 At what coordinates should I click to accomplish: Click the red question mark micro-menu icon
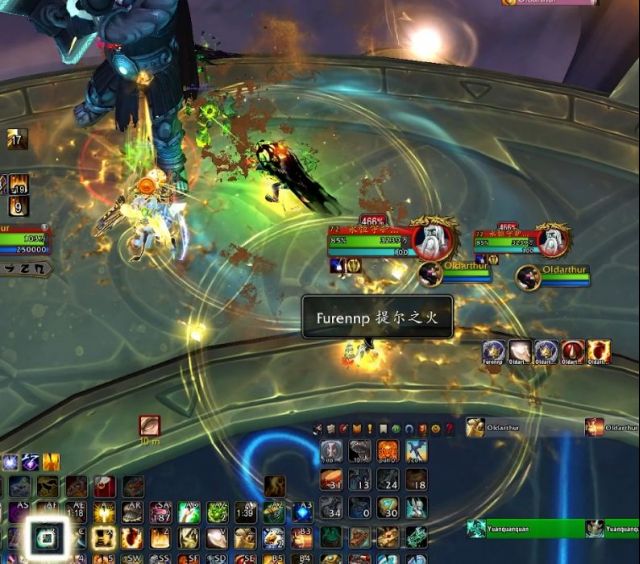tap(449, 429)
